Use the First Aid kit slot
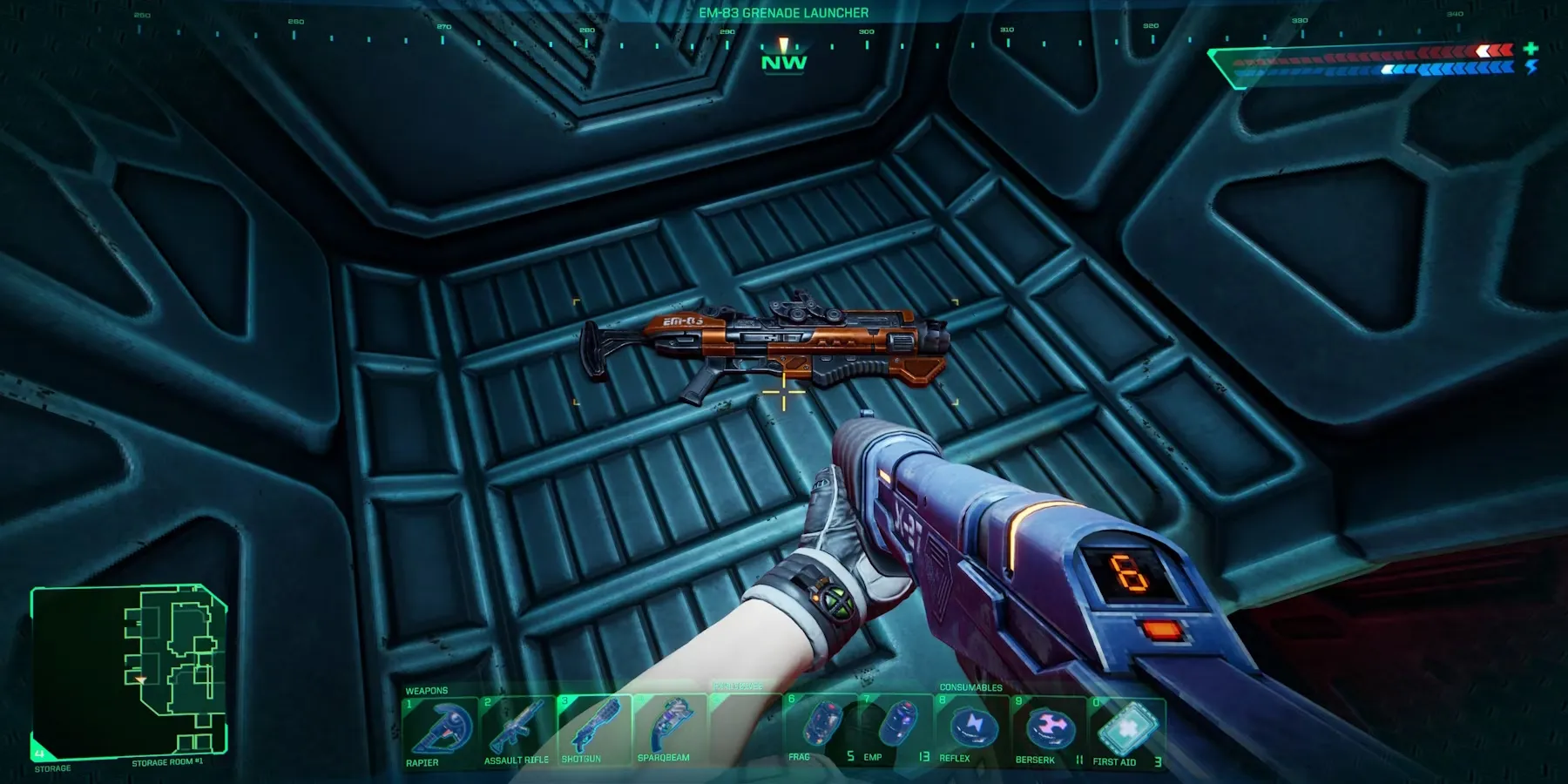This screenshot has height=784, width=1568. (1127, 728)
